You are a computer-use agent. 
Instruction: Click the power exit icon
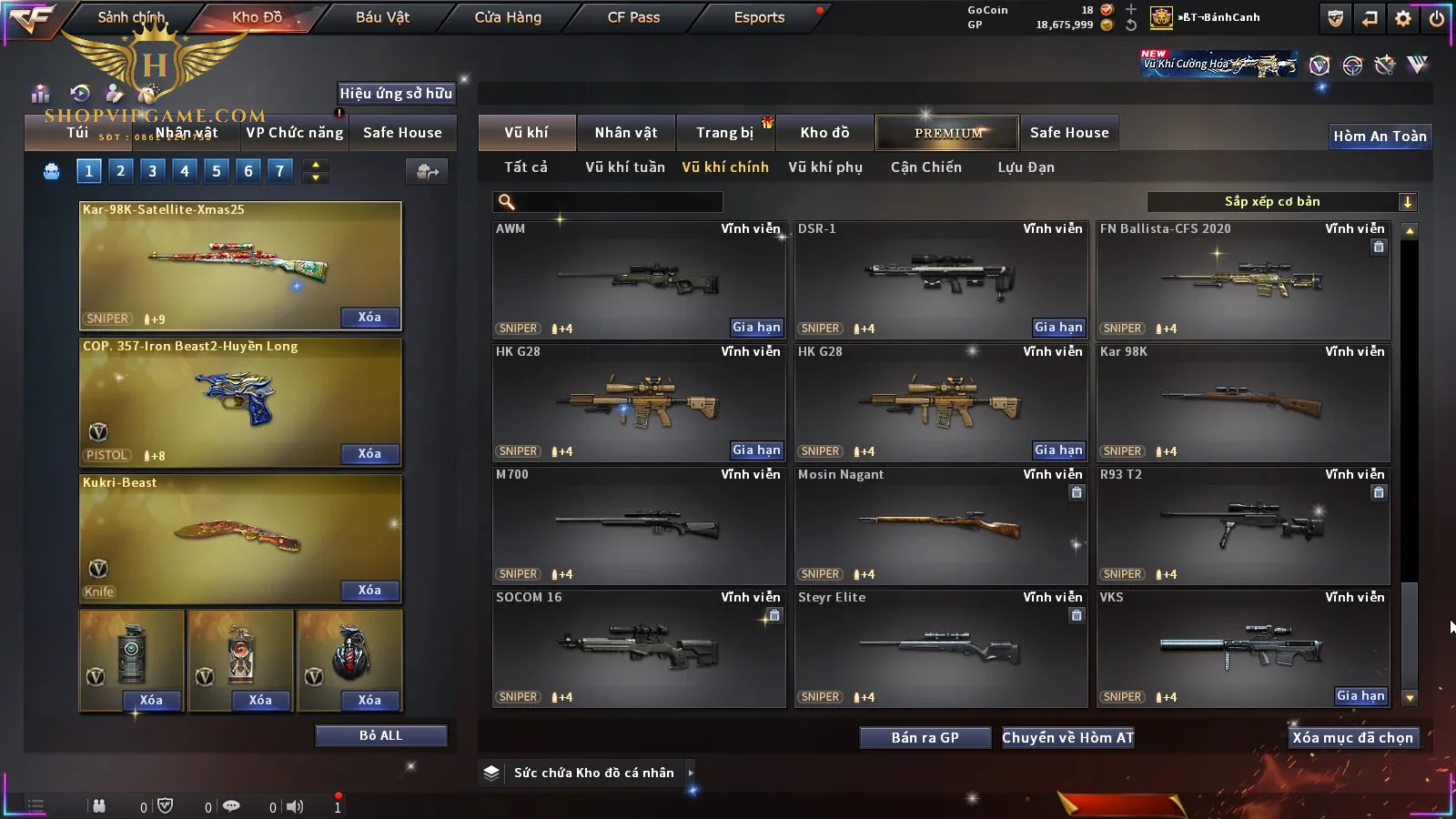click(x=1437, y=18)
